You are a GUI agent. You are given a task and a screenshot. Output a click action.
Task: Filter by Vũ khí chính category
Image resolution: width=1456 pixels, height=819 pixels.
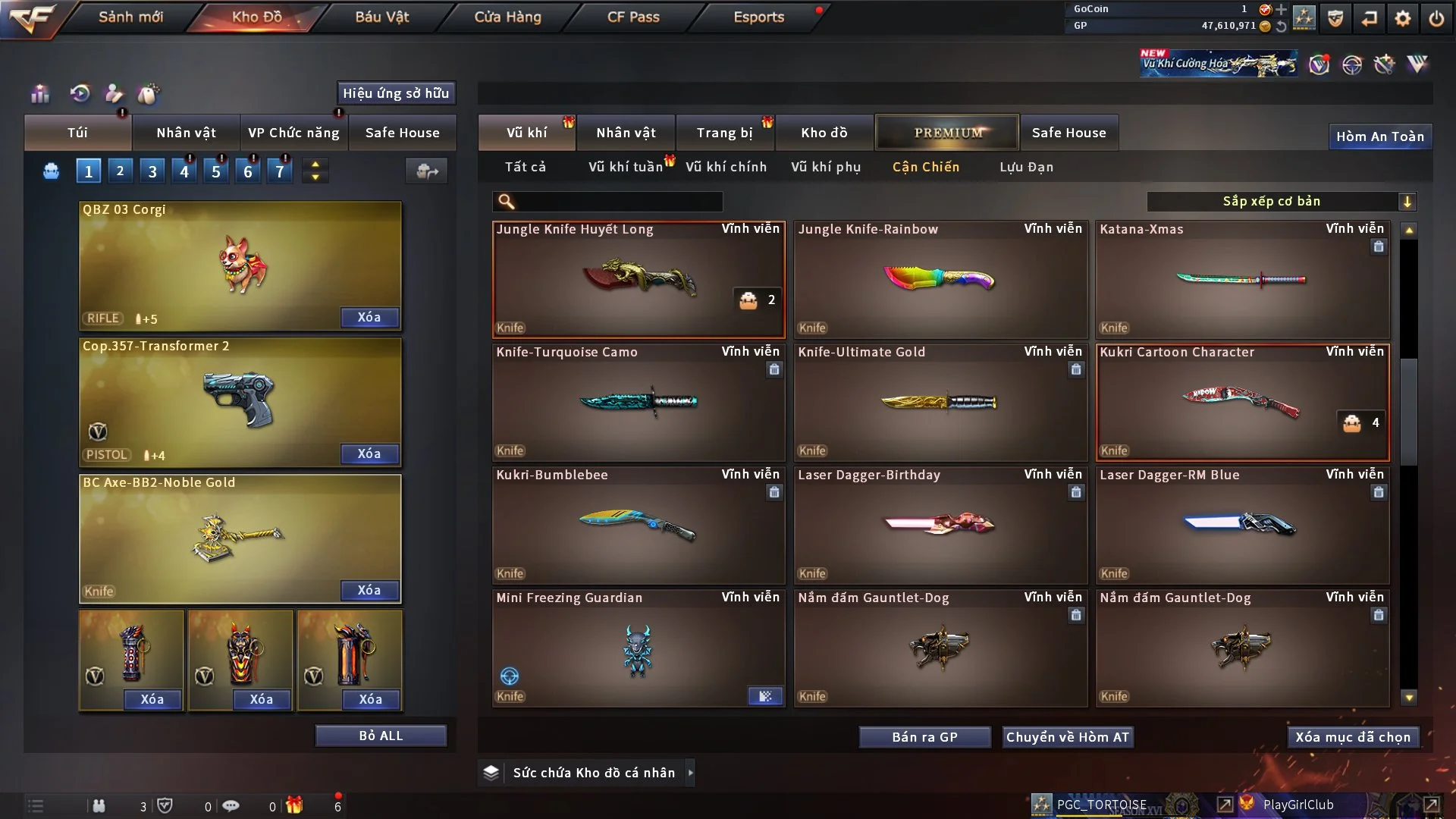pyautogui.click(x=726, y=167)
